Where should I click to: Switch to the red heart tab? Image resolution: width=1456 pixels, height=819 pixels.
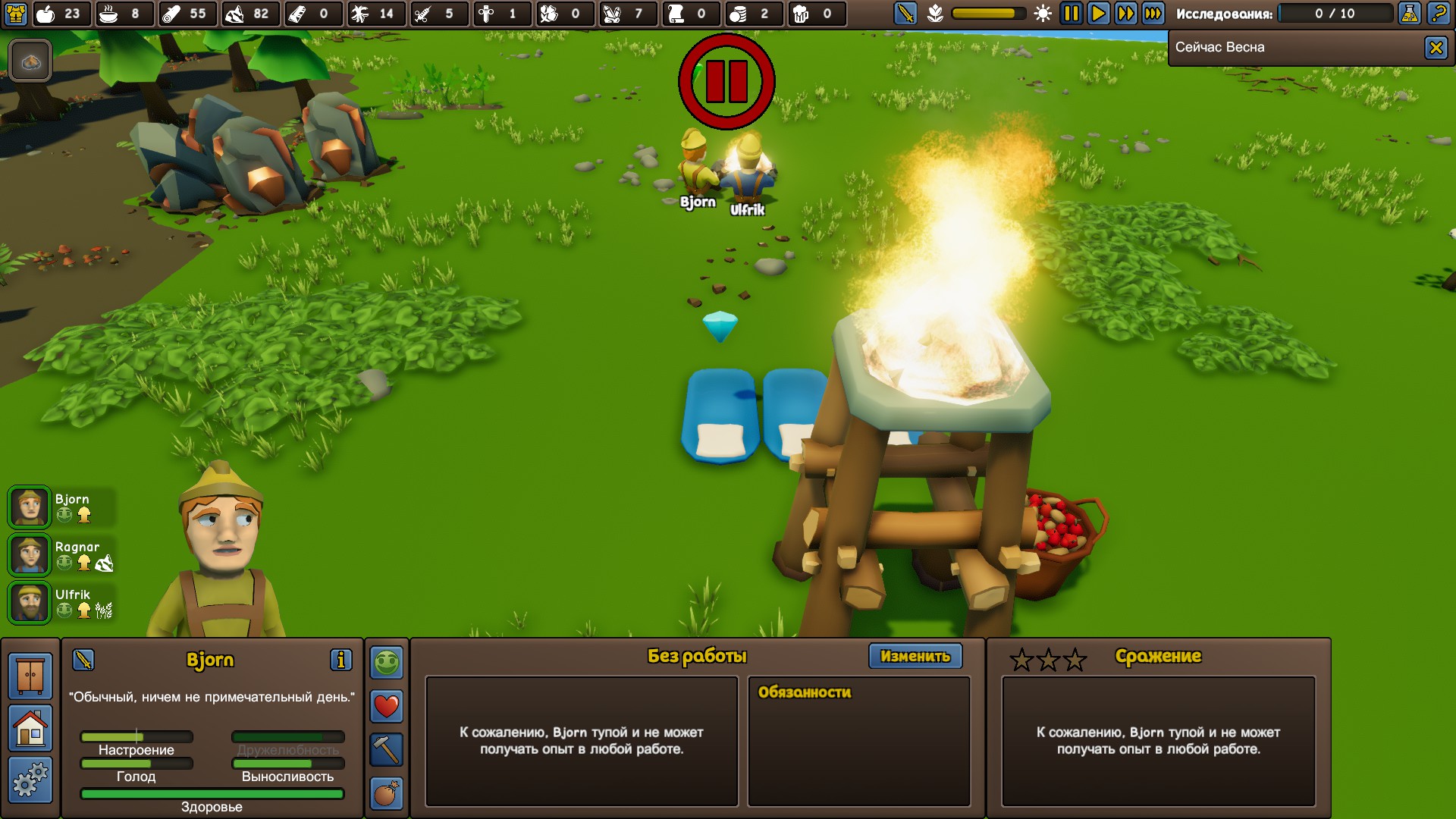coord(386,706)
